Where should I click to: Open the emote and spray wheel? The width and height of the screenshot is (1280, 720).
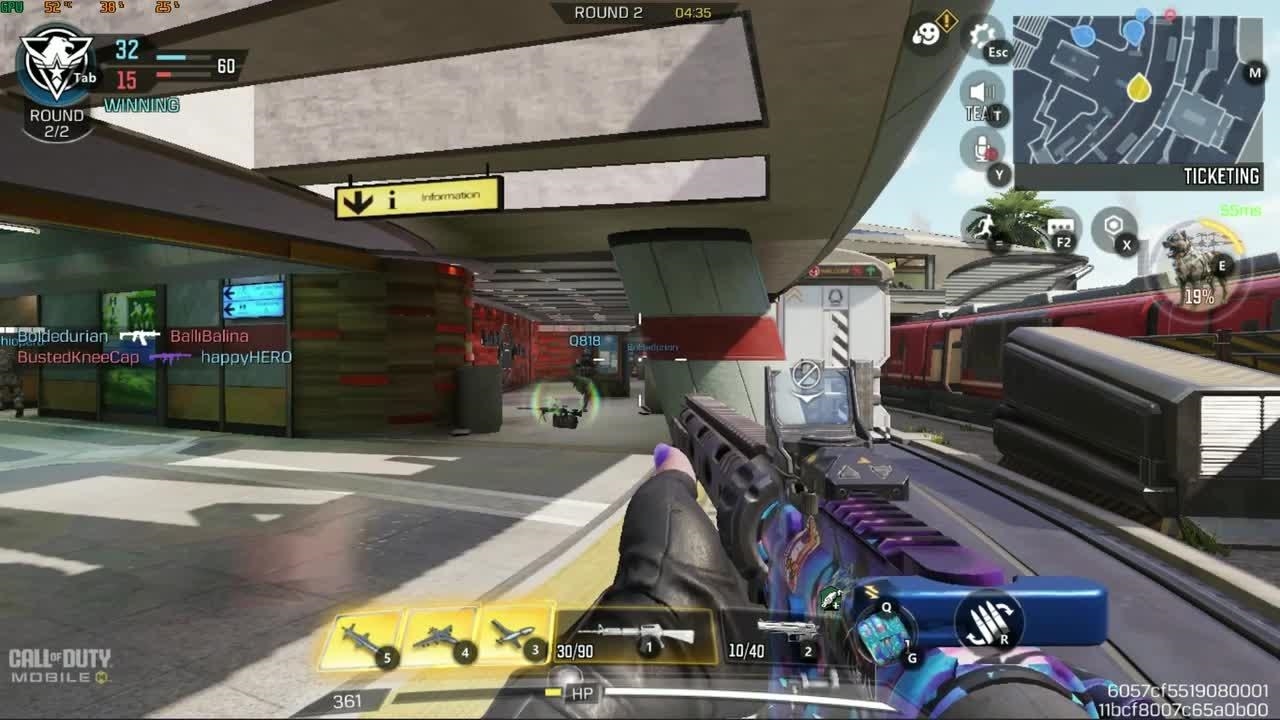tap(927, 35)
